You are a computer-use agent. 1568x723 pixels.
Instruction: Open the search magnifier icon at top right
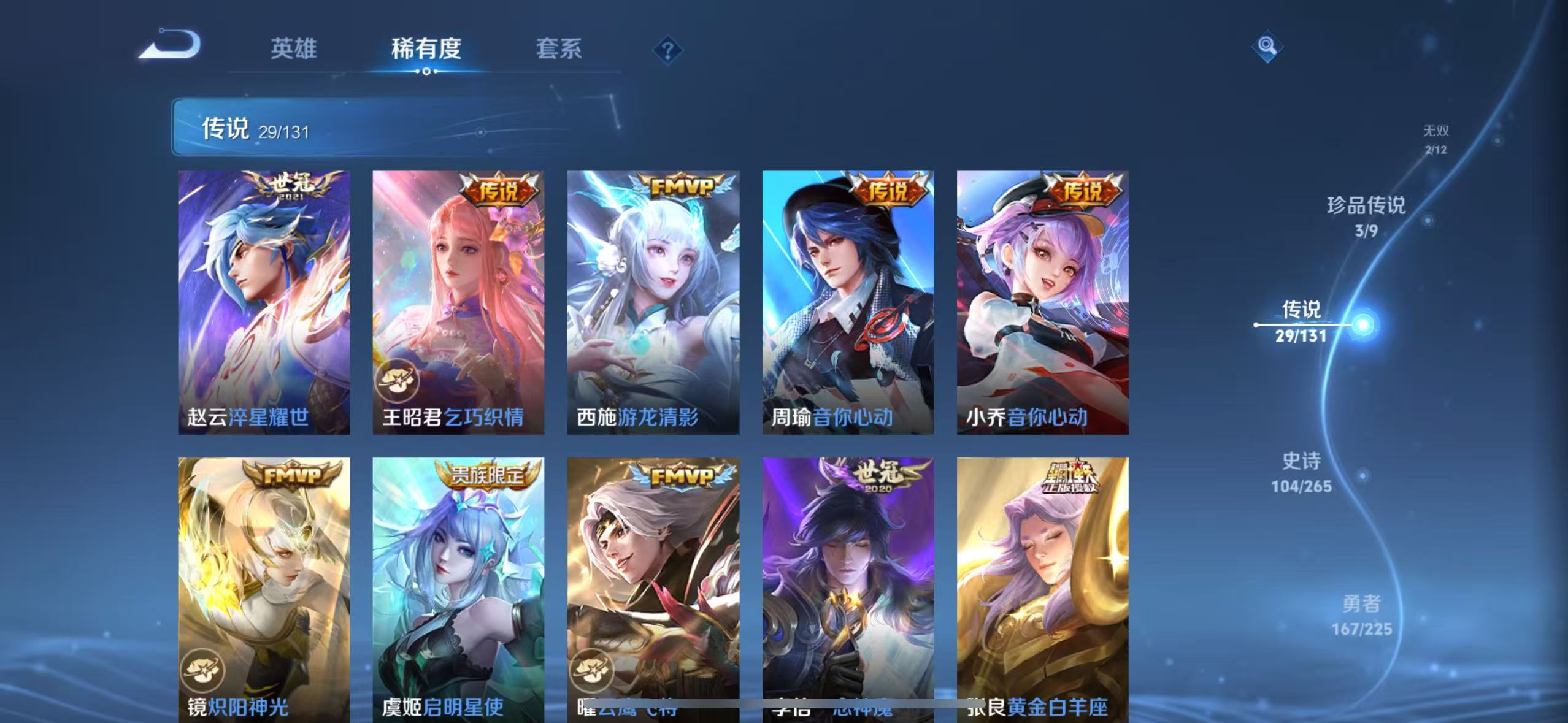click(x=1267, y=46)
